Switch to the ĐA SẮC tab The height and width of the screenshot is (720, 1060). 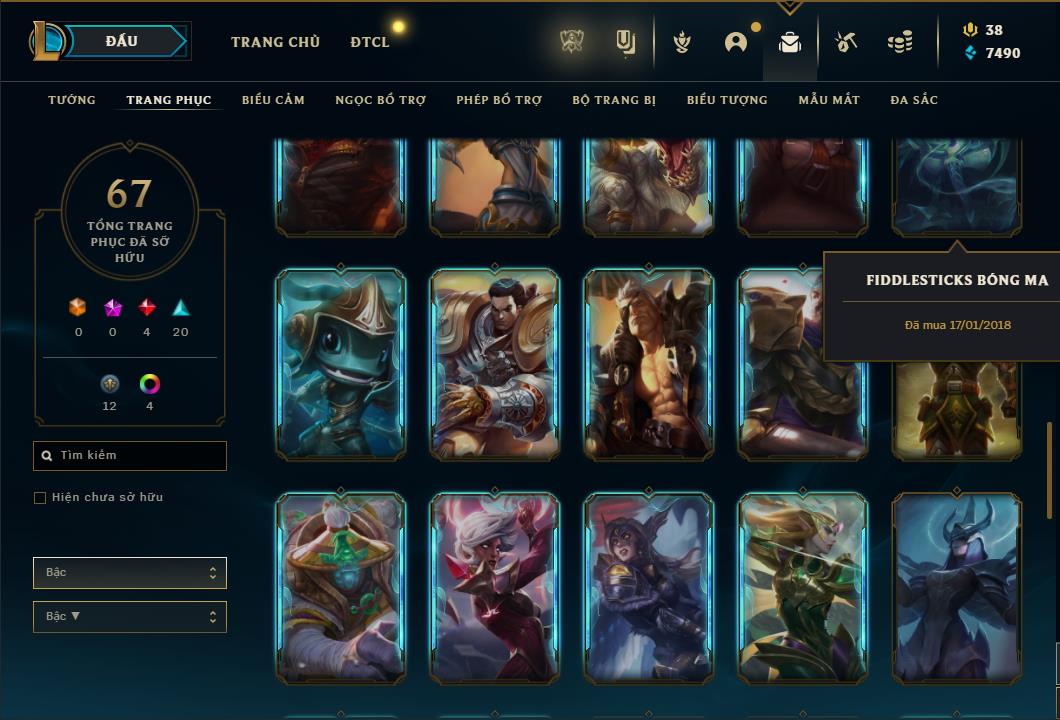(914, 100)
